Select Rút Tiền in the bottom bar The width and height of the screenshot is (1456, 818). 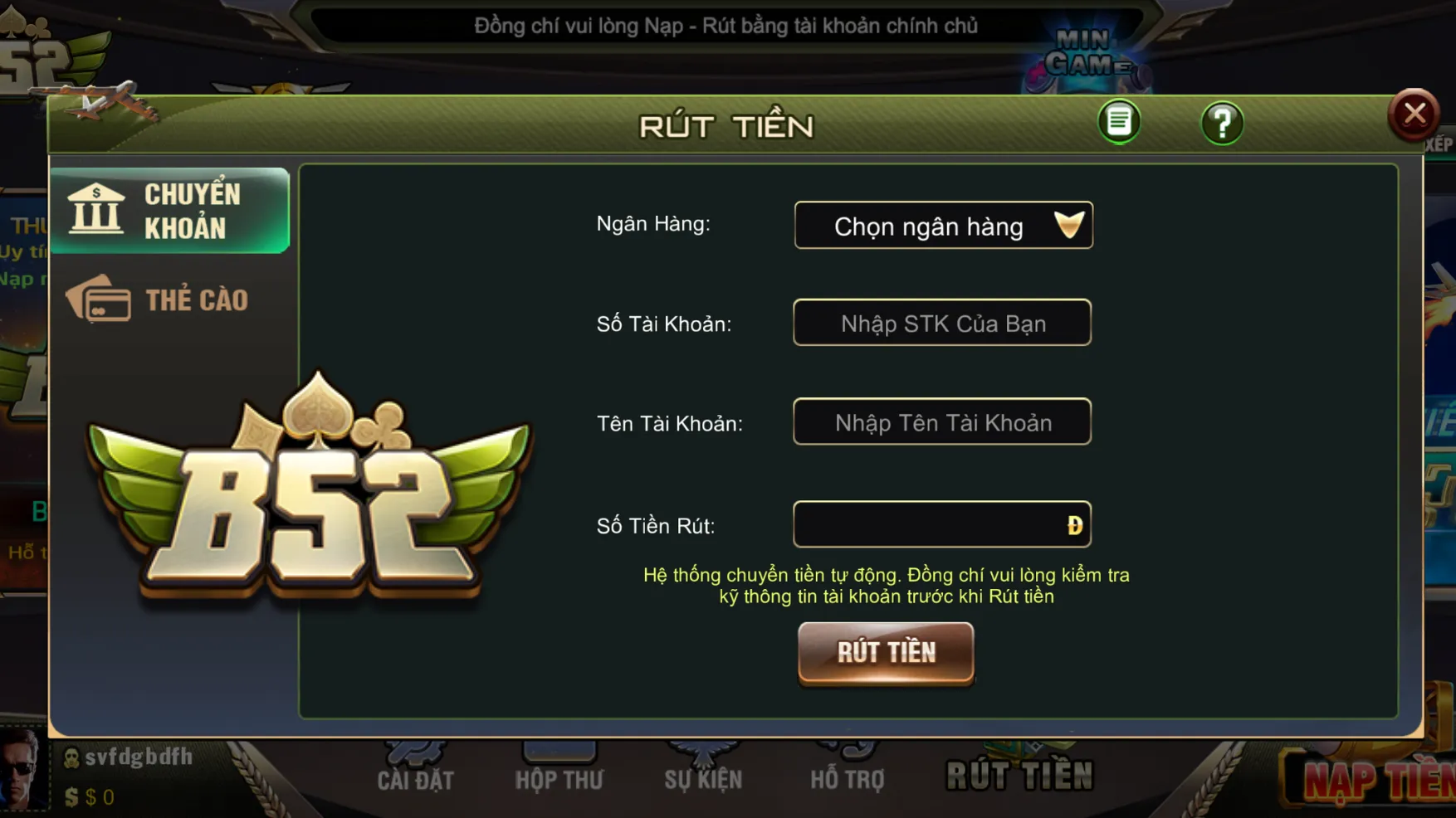[x=1019, y=775]
